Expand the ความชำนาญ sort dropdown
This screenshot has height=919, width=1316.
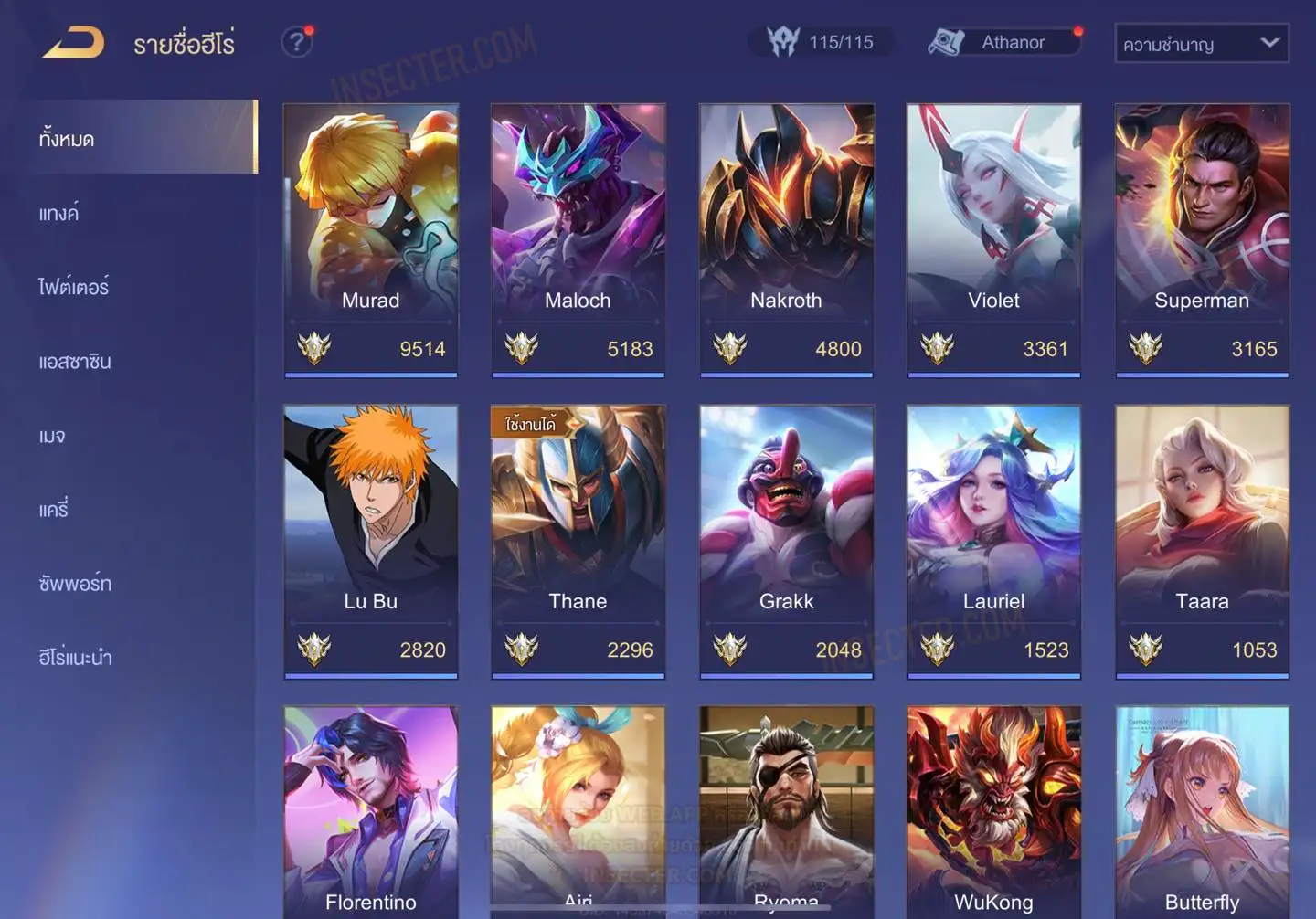1201,43
